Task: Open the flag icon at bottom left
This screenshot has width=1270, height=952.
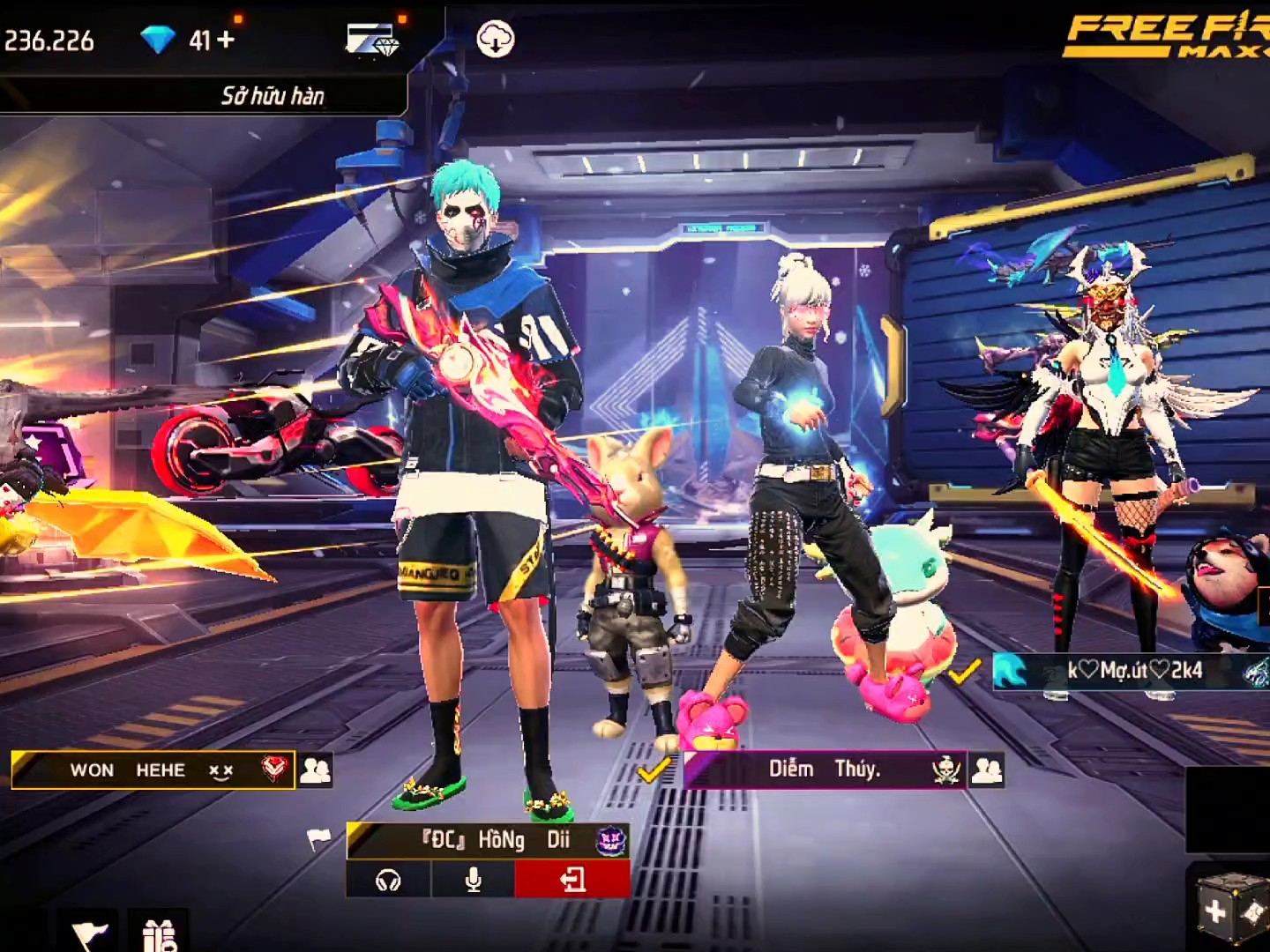Action: click(89, 933)
